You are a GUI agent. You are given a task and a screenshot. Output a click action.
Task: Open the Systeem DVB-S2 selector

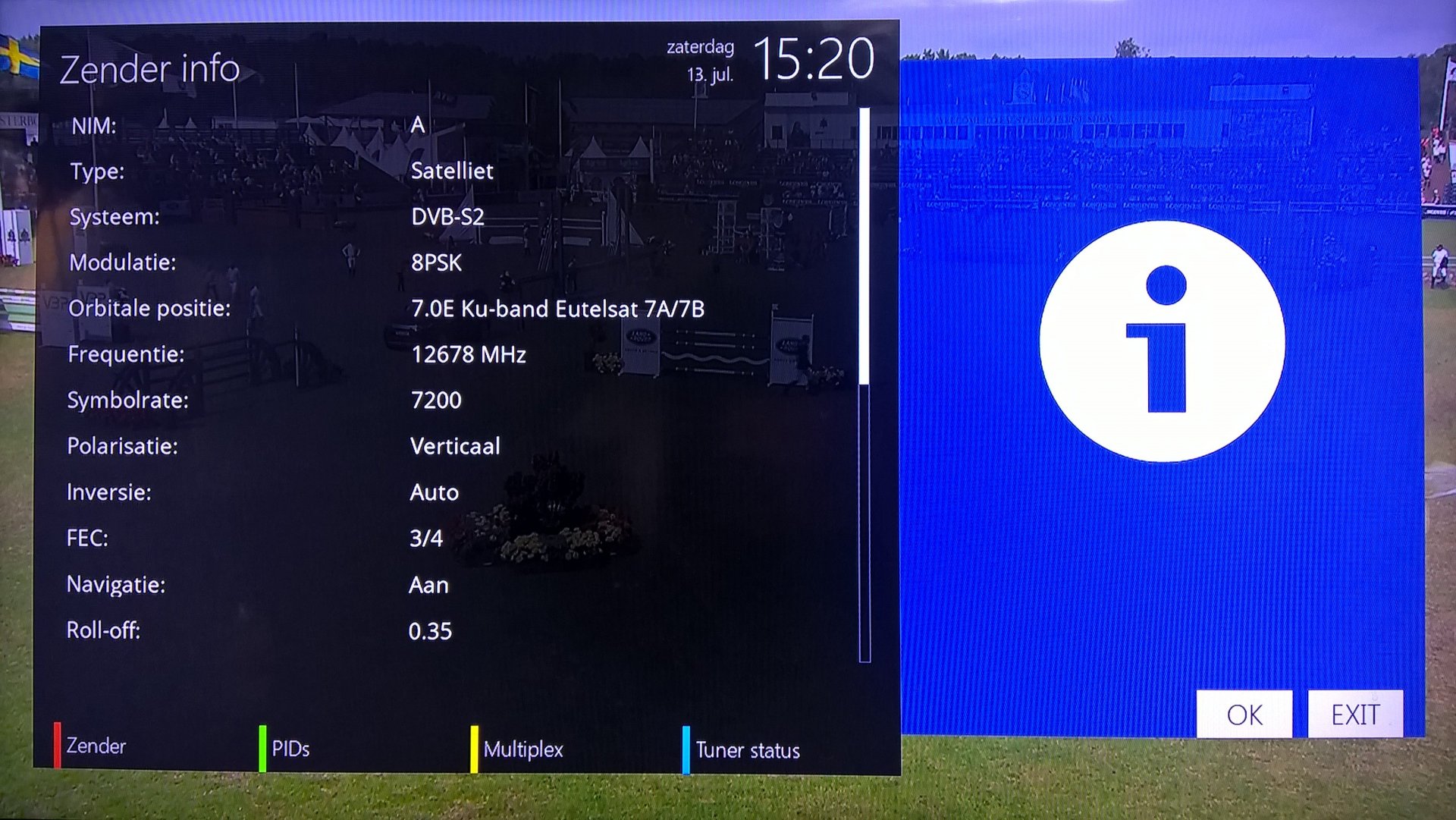pos(447,217)
